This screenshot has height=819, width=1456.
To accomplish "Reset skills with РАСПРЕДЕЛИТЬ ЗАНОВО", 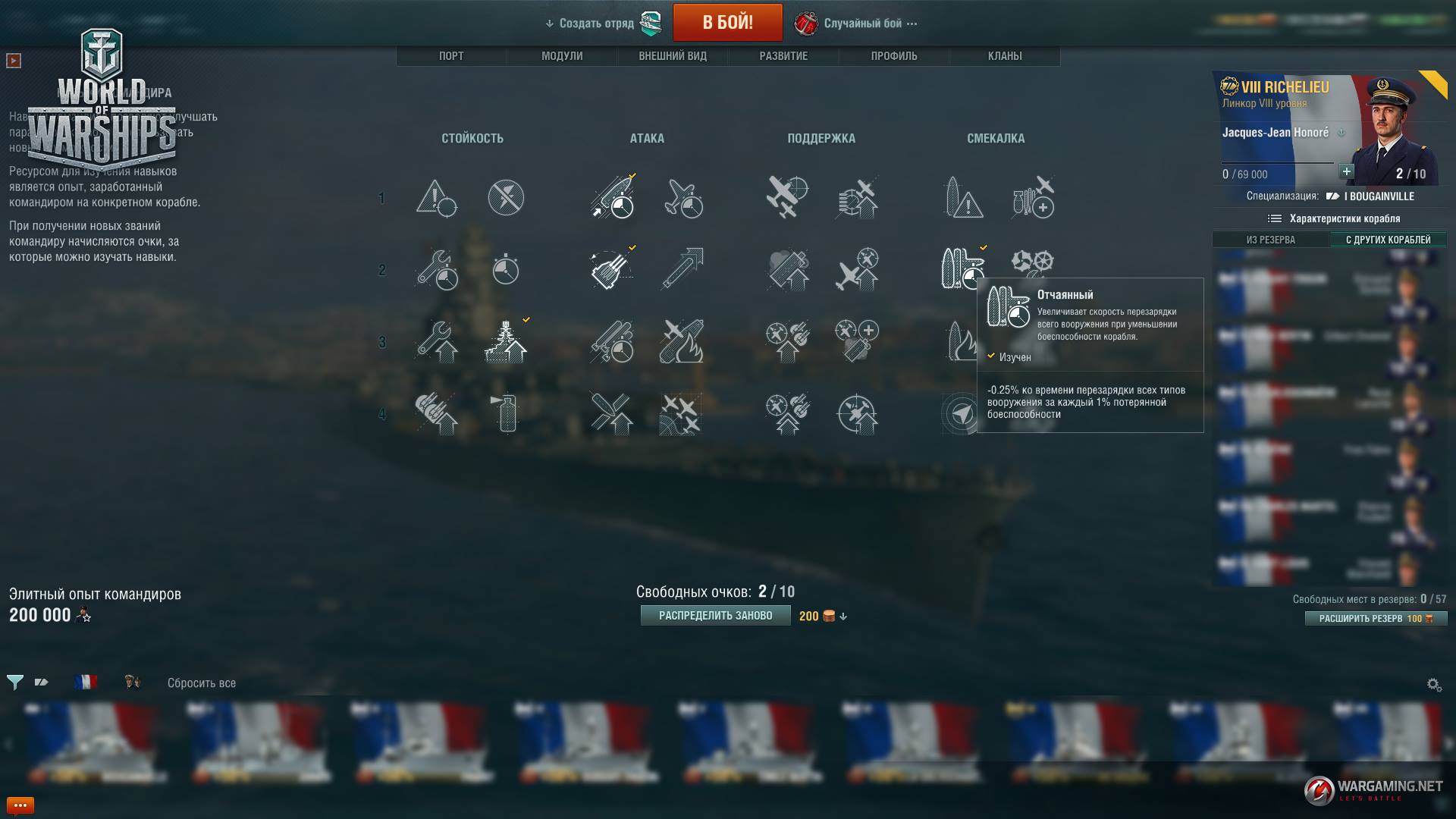I will (x=715, y=616).
